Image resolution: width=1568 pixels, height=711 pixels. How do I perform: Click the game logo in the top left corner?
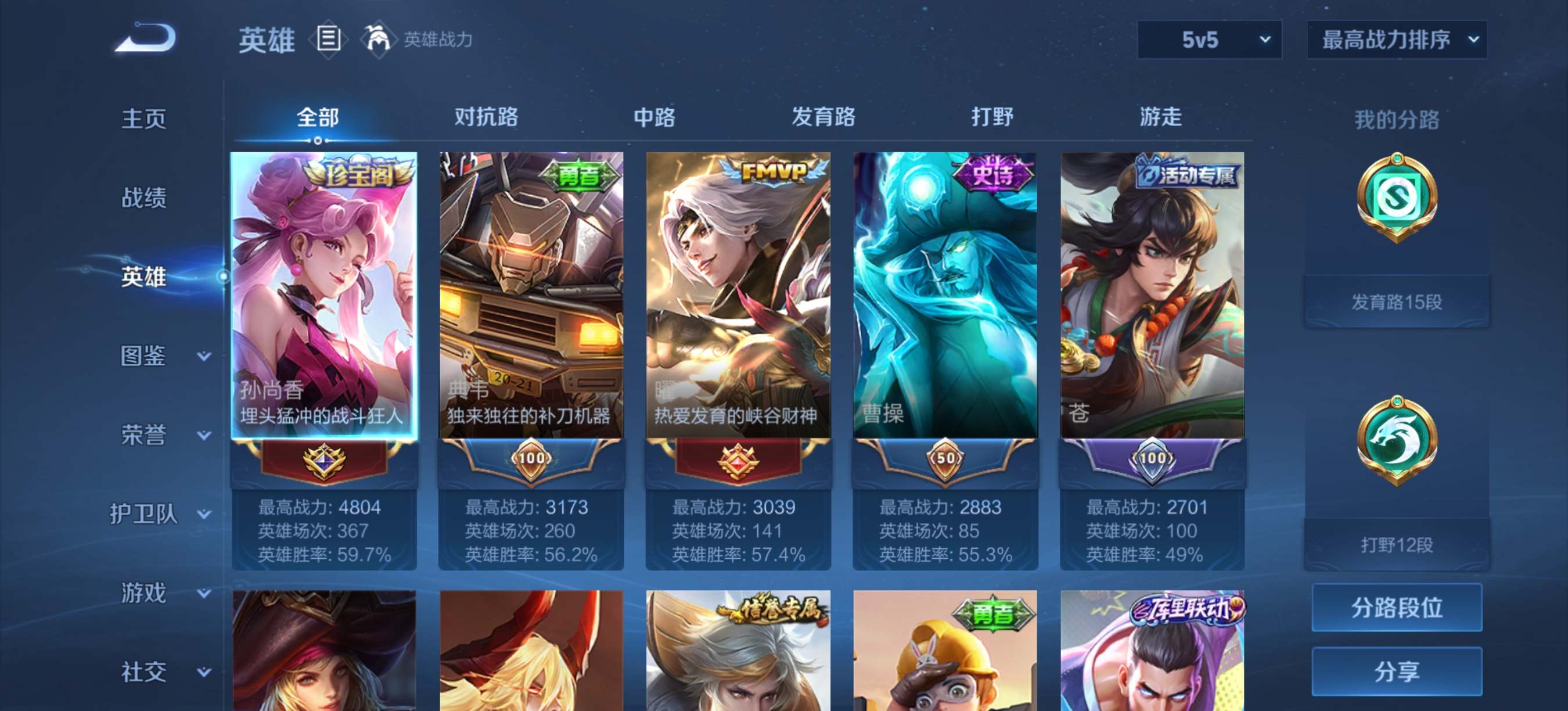coord(144,37)
